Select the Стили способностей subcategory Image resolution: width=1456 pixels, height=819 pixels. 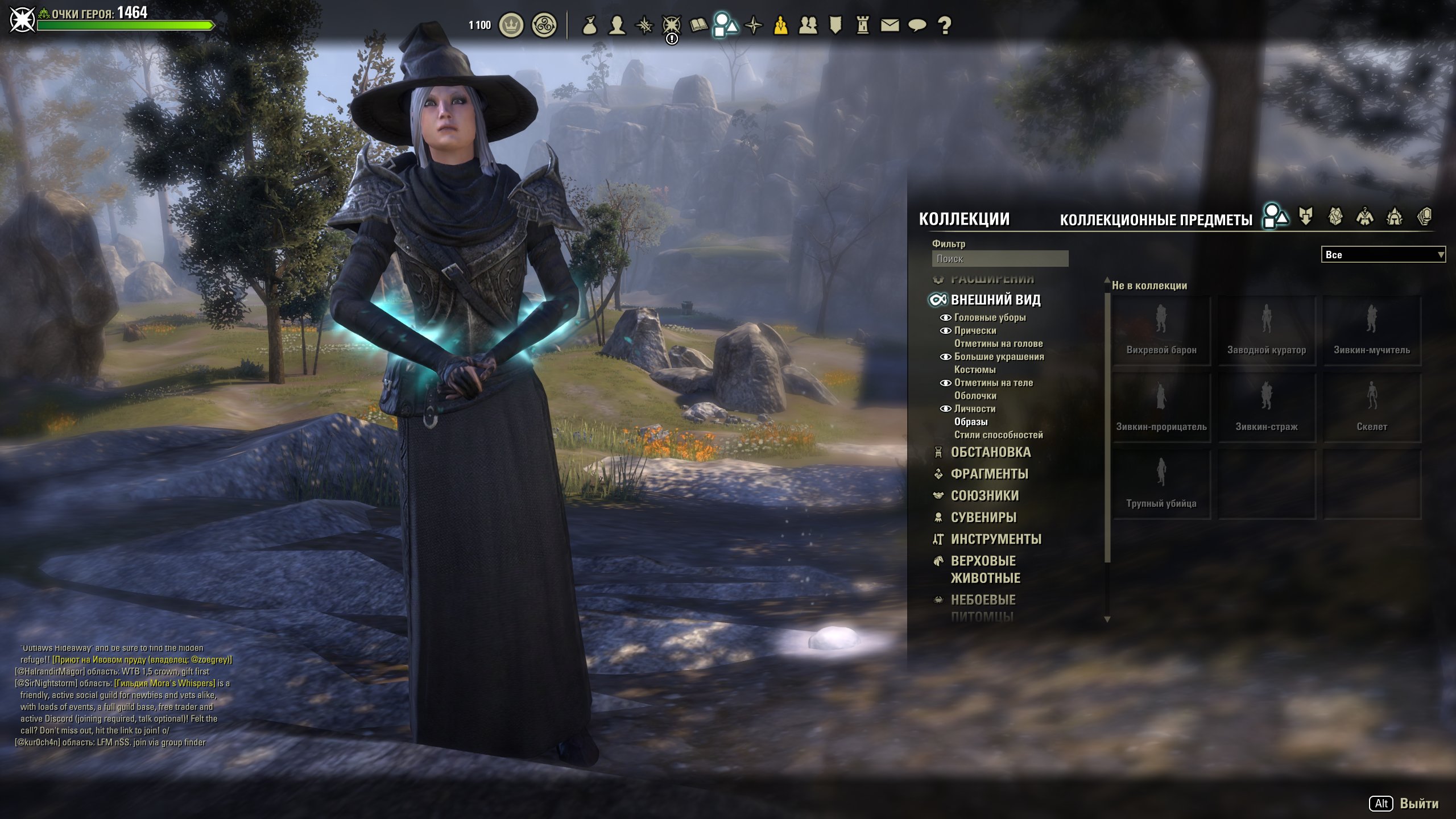tap(998, 435)
